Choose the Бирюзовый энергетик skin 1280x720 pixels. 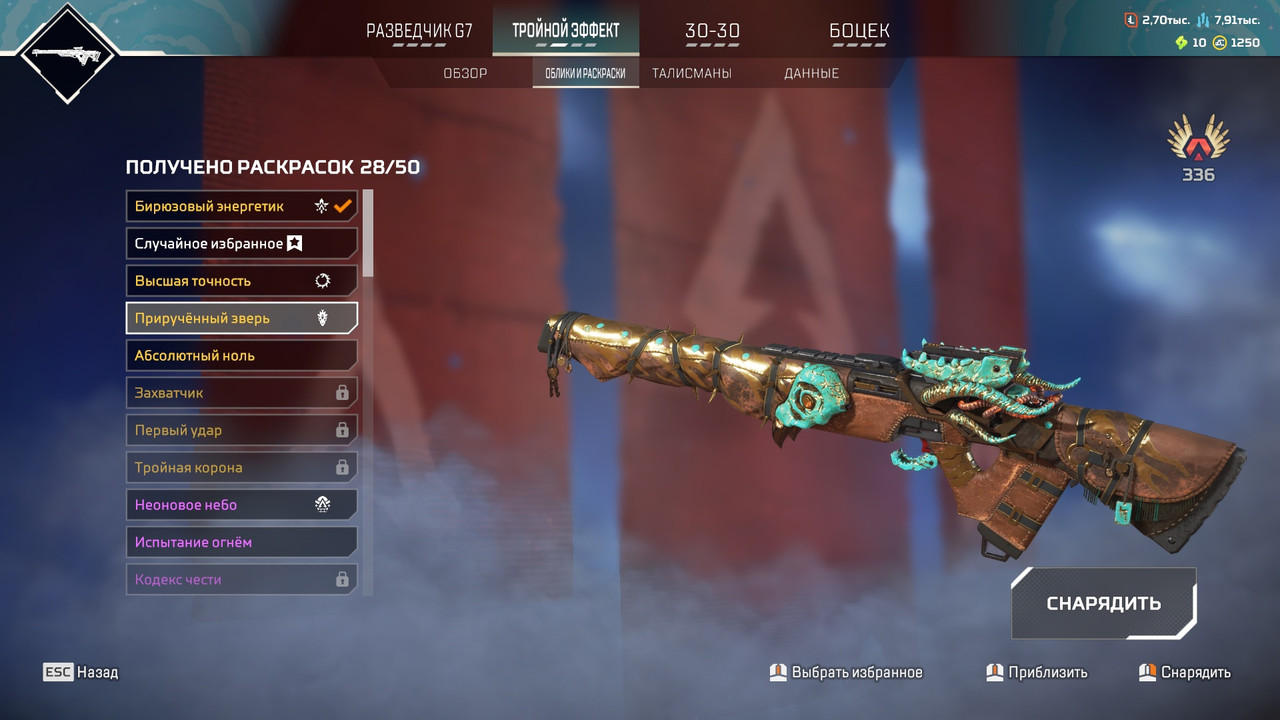[x=241, y=206]
